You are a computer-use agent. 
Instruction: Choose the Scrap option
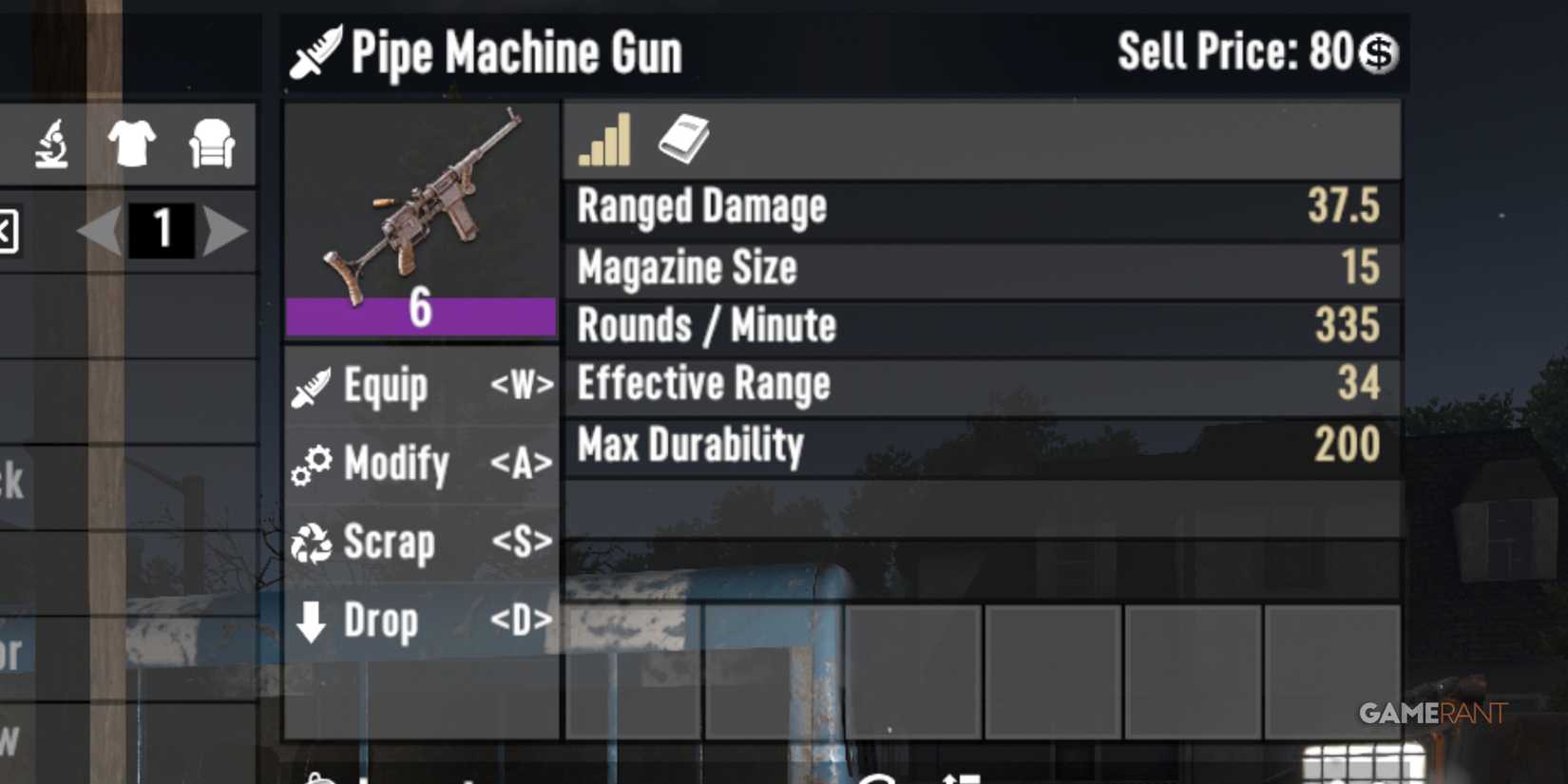point(392,543)
